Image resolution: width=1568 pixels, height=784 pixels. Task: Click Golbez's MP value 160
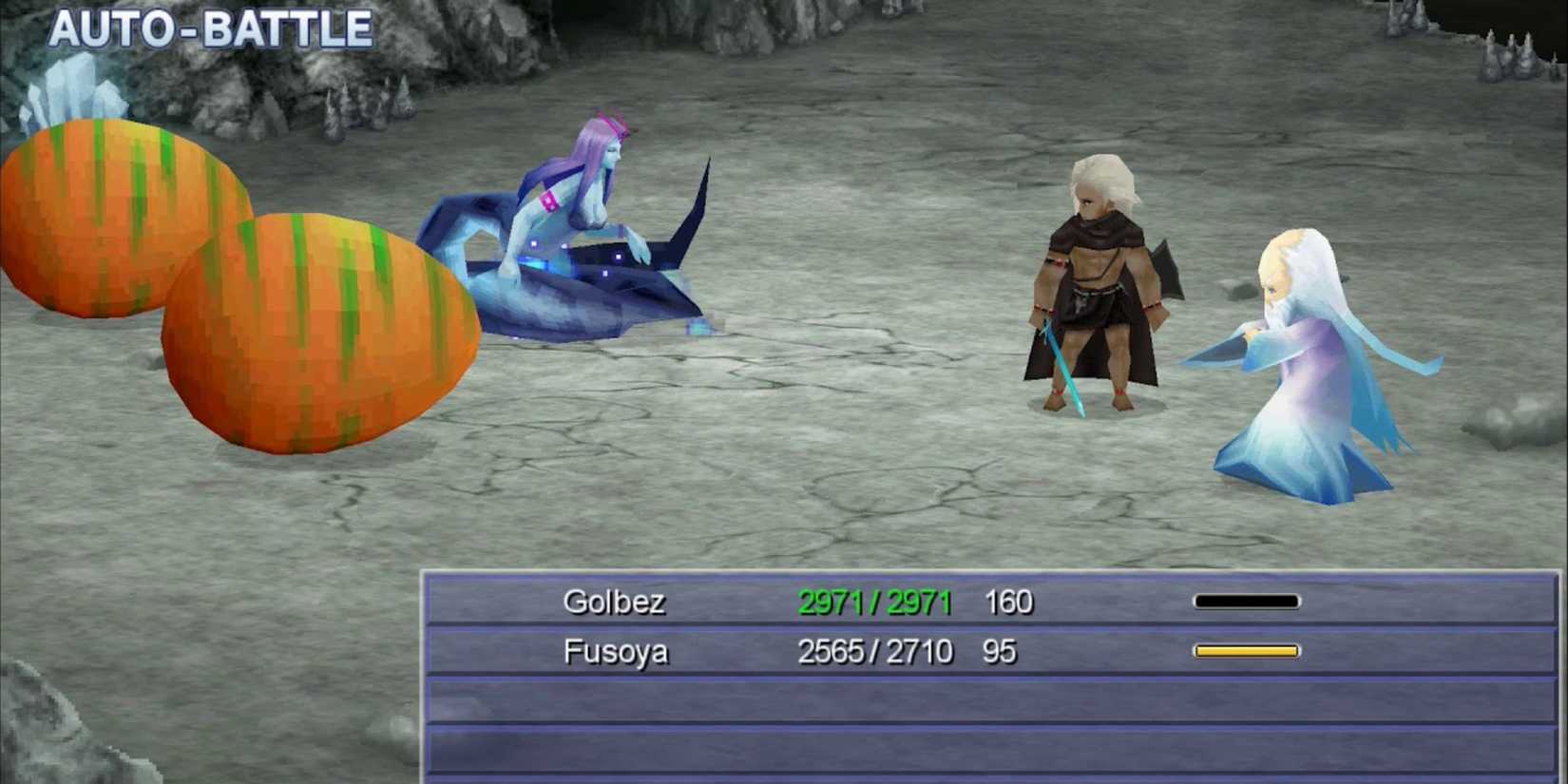coord(1010,602)
